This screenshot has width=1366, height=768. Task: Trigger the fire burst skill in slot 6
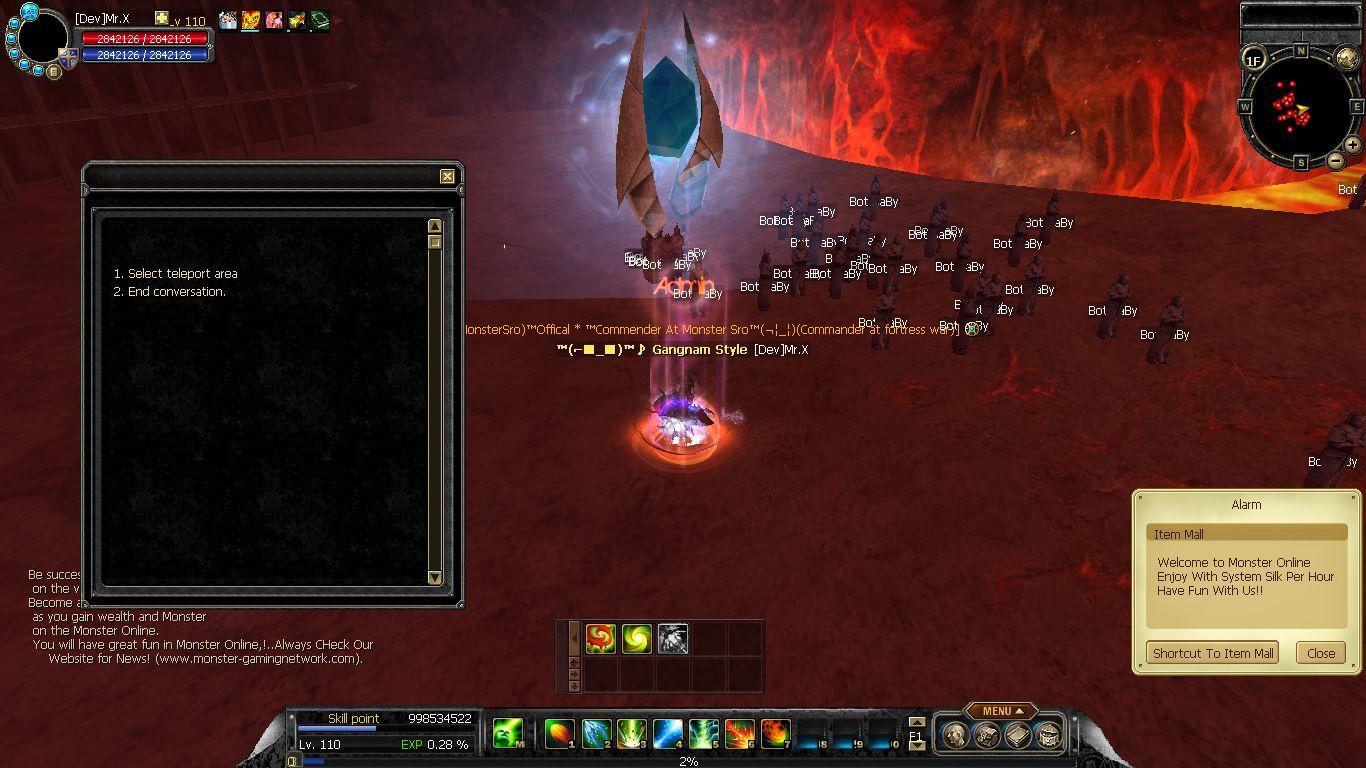pyautogui.click(x=740, y=734)
